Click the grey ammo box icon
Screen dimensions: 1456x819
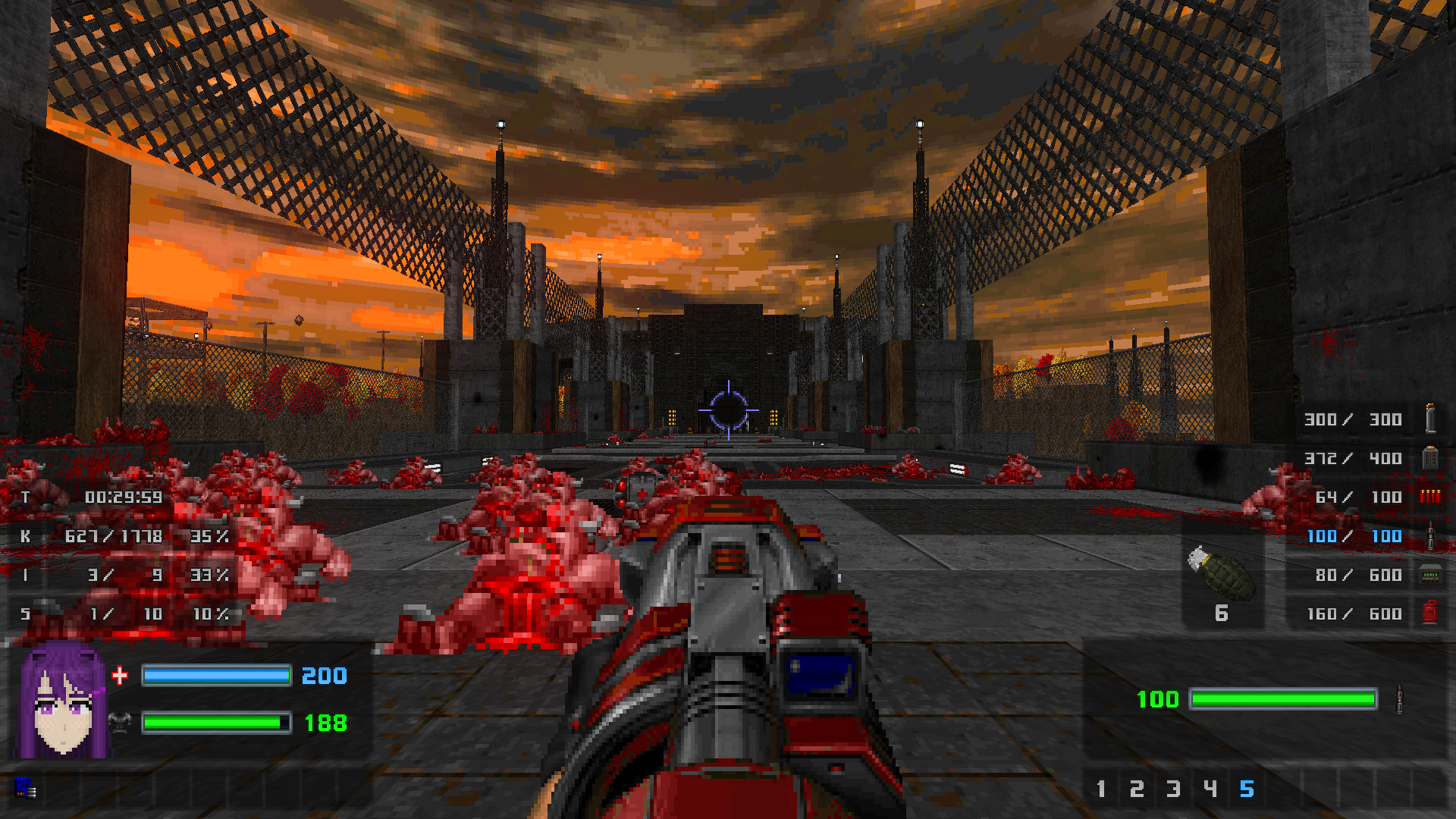(1430, 458)
